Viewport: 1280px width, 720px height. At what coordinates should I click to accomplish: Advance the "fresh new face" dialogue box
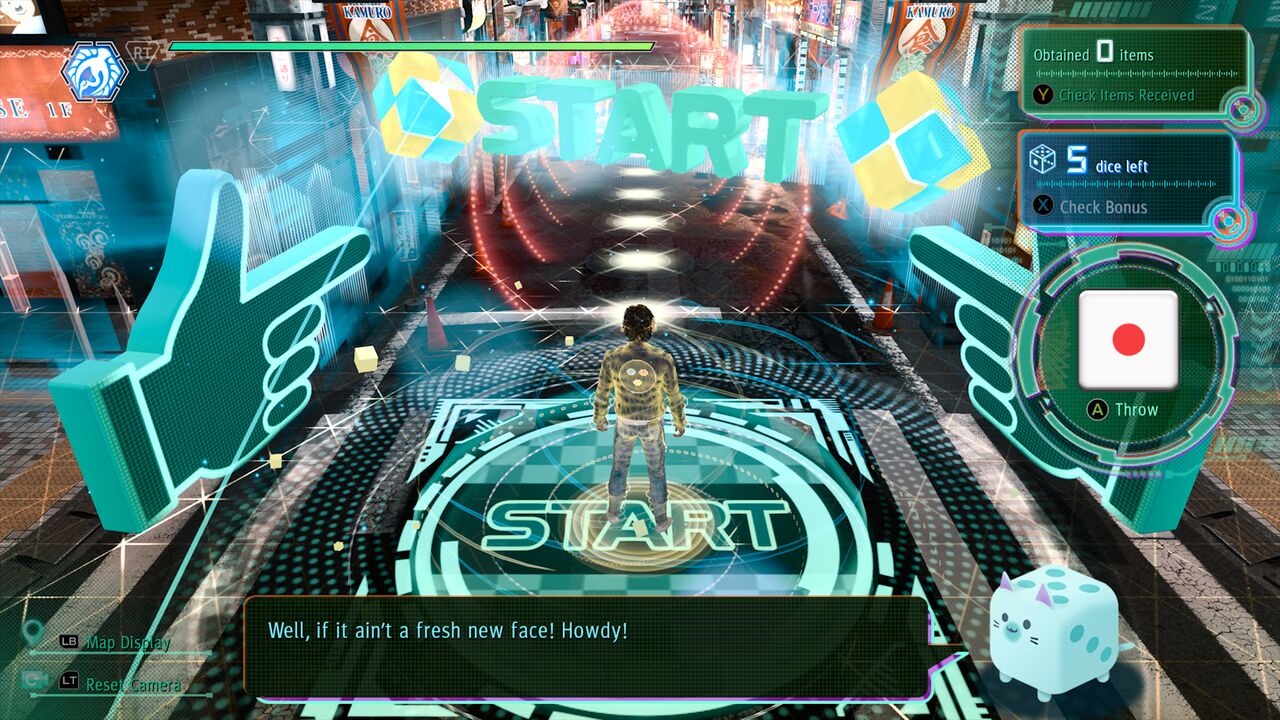tap(586, 647)
